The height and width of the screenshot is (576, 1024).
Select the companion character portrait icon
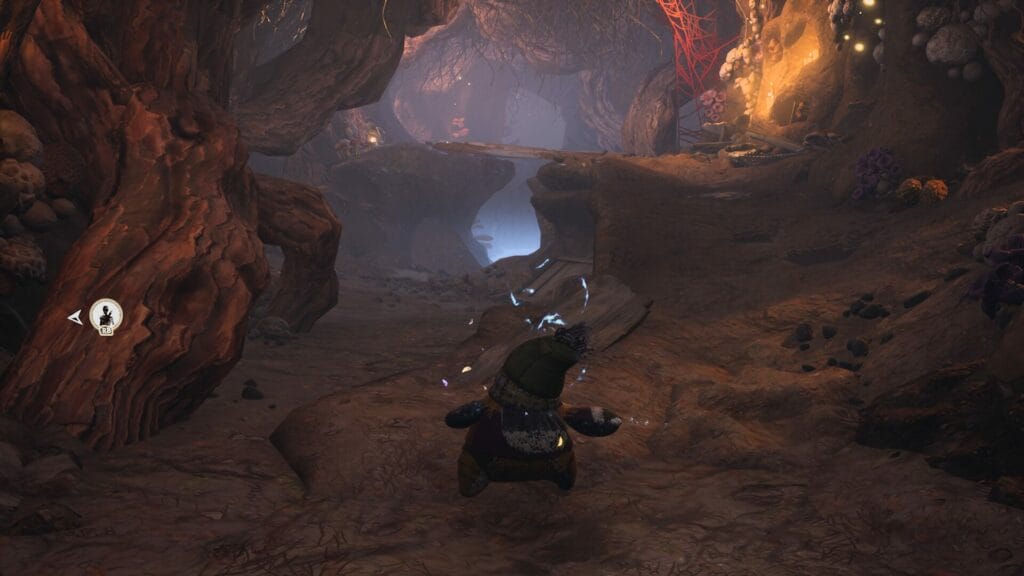click(105, 315)
